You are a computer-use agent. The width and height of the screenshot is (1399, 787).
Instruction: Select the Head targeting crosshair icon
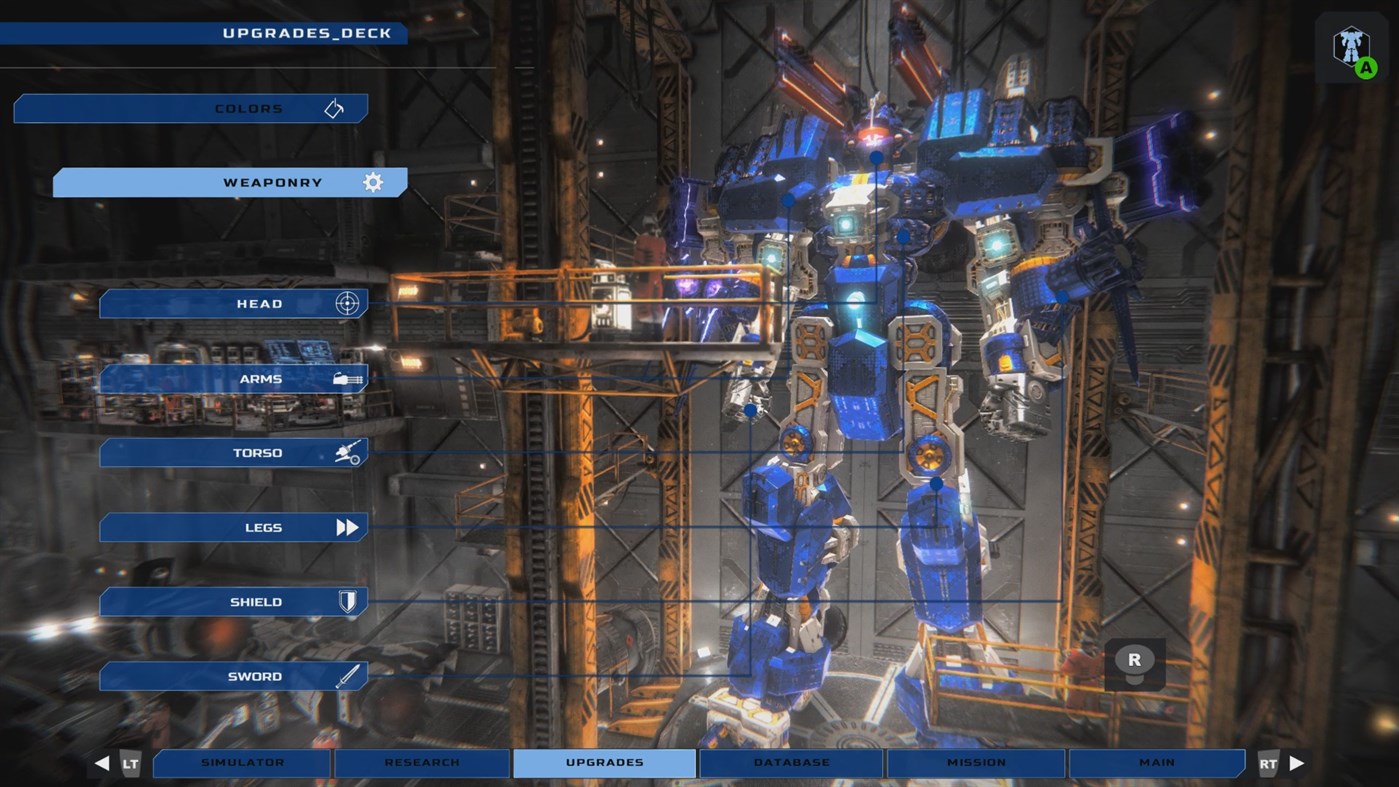347,303
